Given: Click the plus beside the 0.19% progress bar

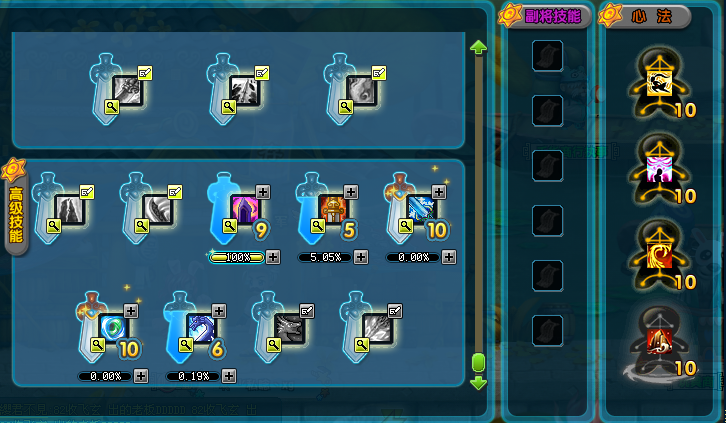Looking at the screenshot, I should click(x=229, y=376).
